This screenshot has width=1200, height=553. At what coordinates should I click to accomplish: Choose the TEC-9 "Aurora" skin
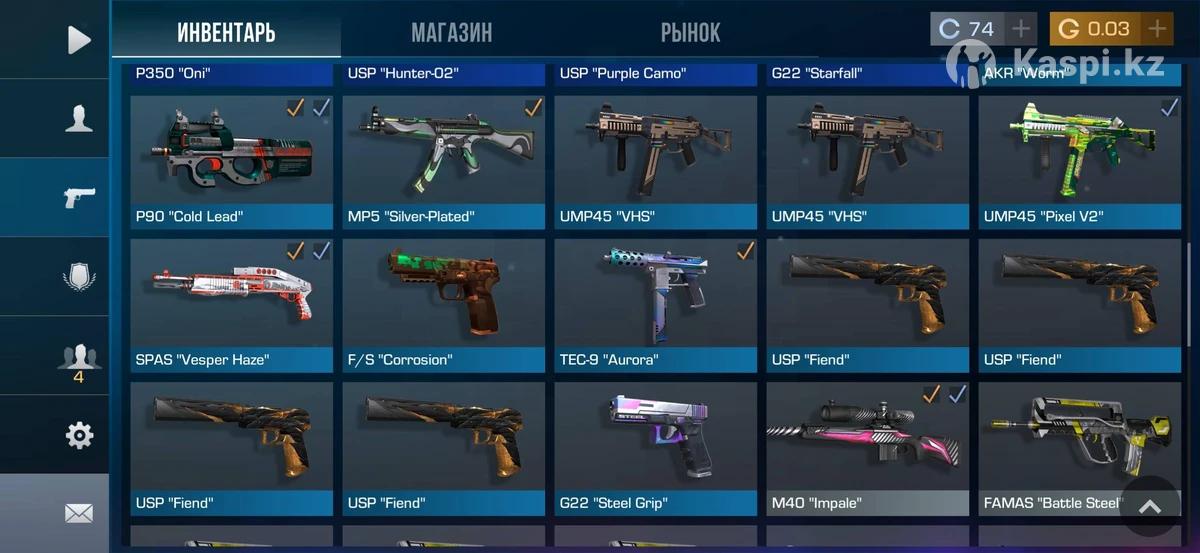[x=655, y=305]
